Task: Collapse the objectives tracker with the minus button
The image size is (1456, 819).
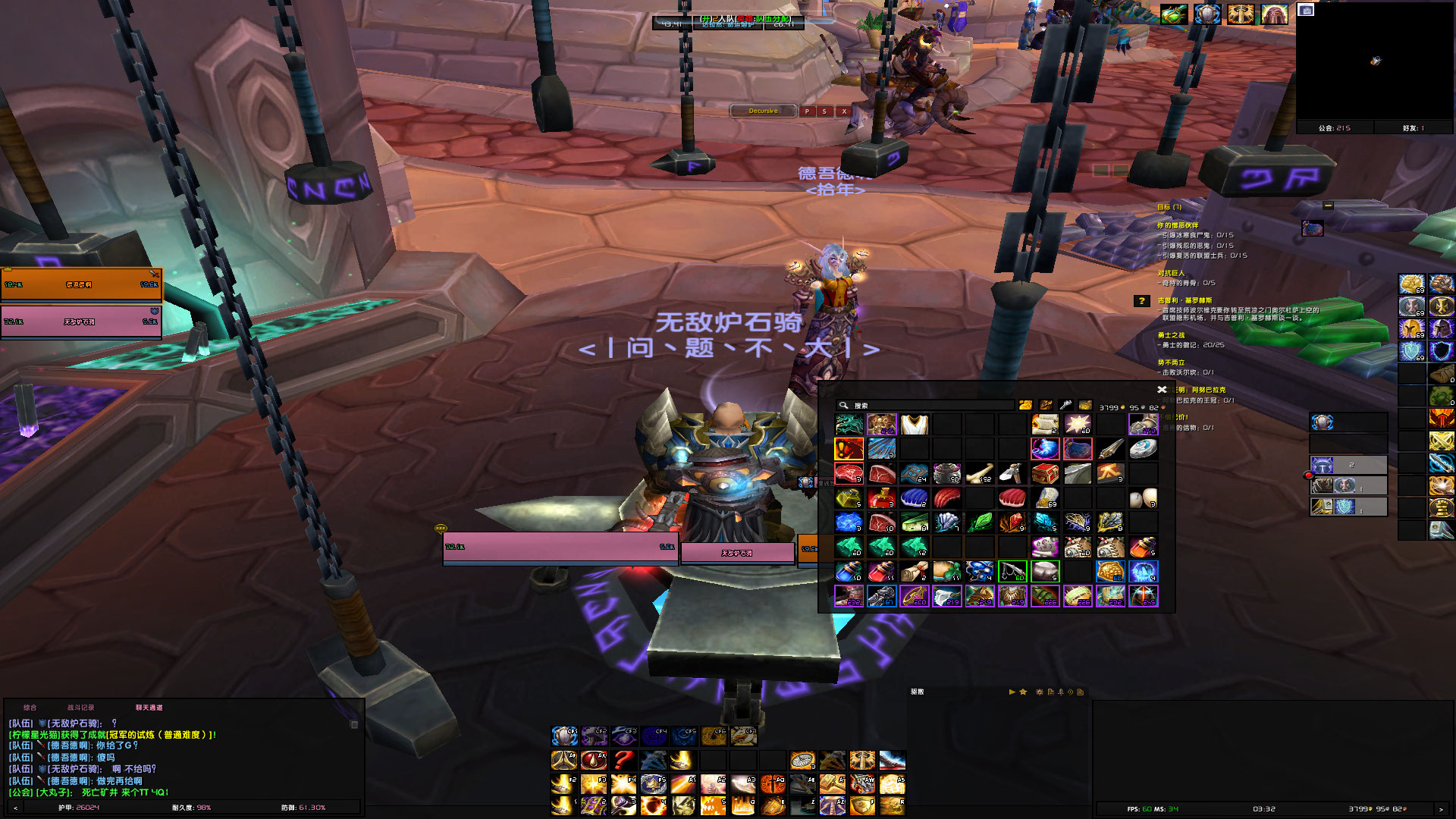Action: tap(1327, 206)
